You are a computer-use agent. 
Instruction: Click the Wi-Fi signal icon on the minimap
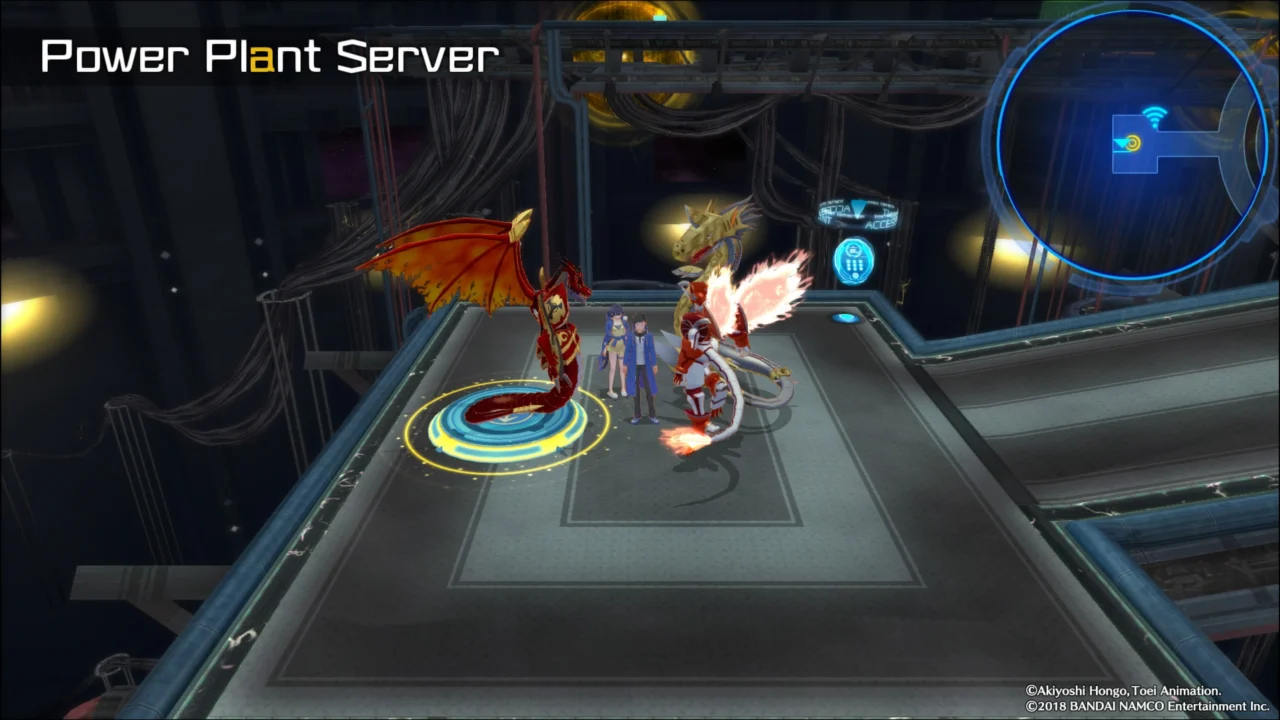click(x=1155, y=116)
